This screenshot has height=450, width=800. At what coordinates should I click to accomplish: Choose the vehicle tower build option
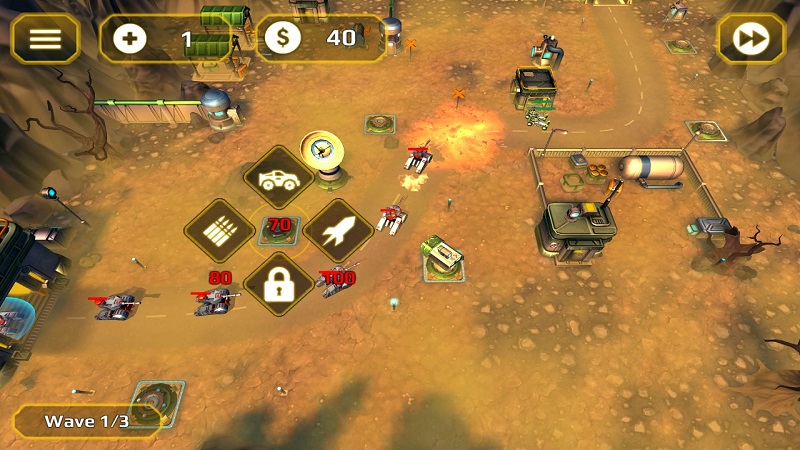[277, 179]
